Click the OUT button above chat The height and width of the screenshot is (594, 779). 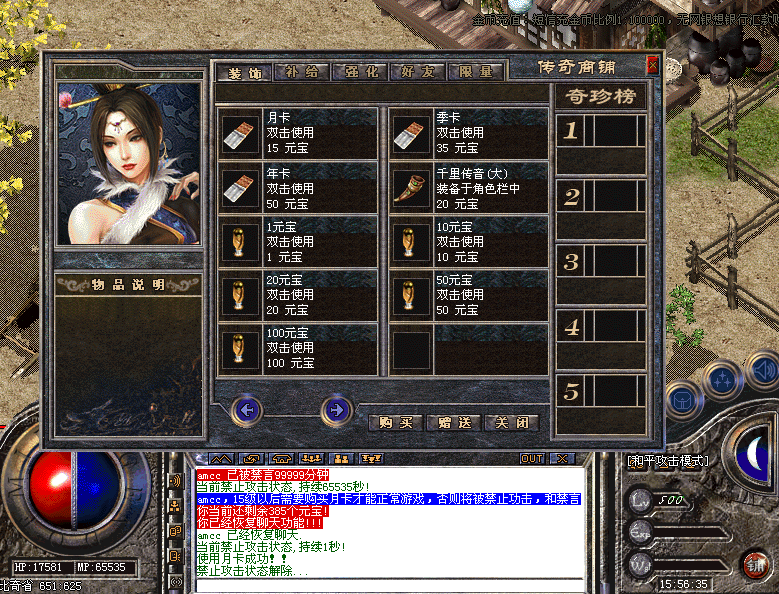click(x=532, y=458)
